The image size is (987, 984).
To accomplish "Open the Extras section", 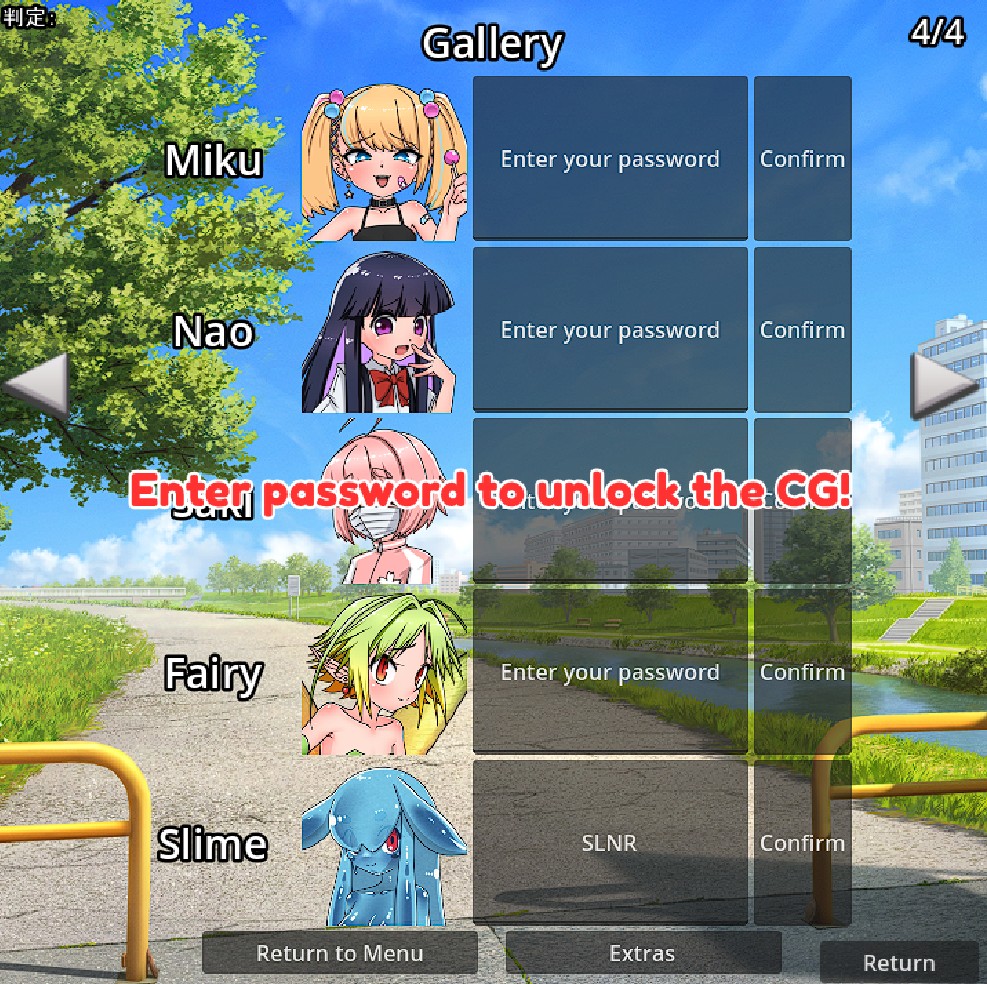I will (x=643, y=953).
